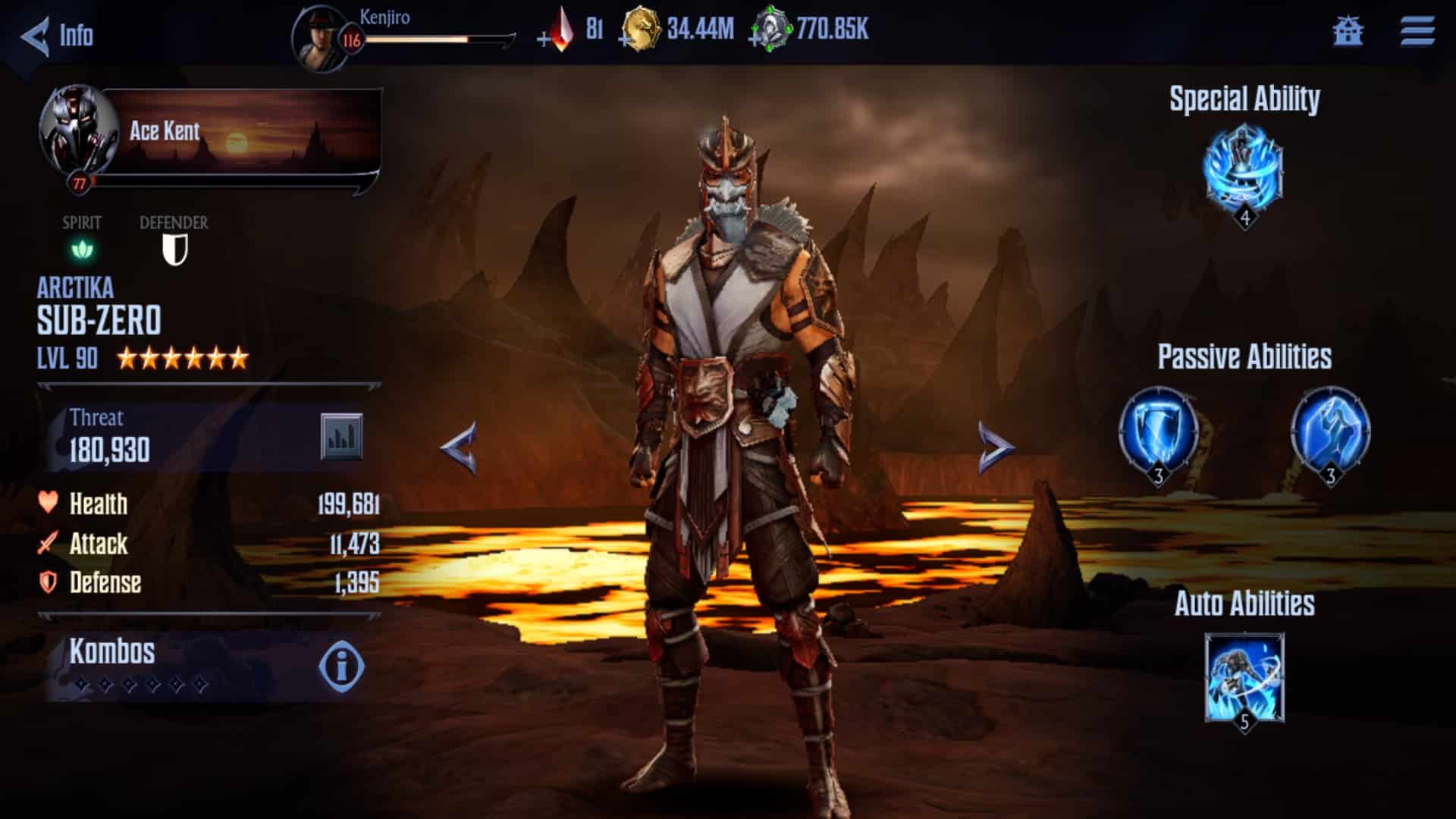Click the Defender shield icon
This screenshot has height=819, width=1456.
pos(174,250)
